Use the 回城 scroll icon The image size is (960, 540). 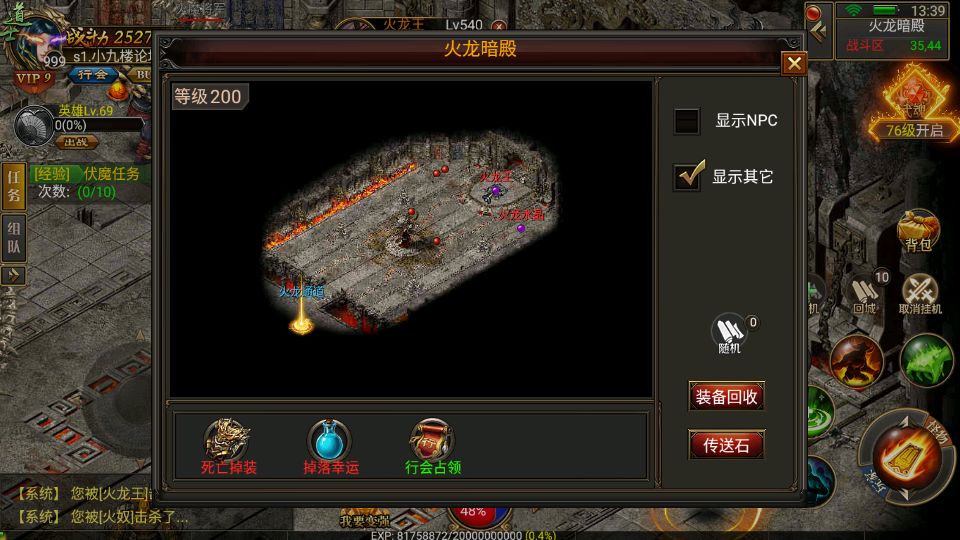click(865, 293)
